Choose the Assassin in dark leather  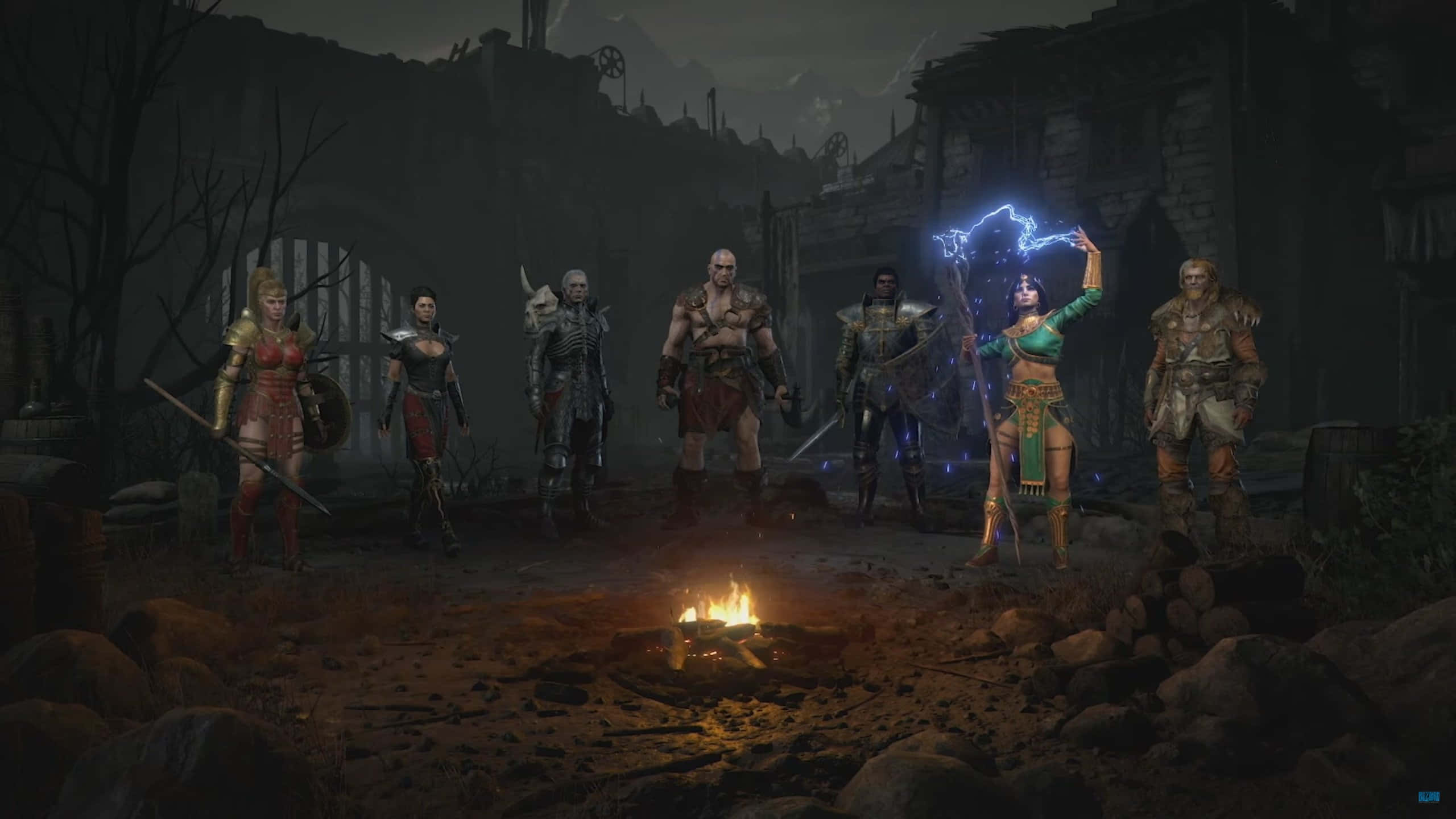428,409
